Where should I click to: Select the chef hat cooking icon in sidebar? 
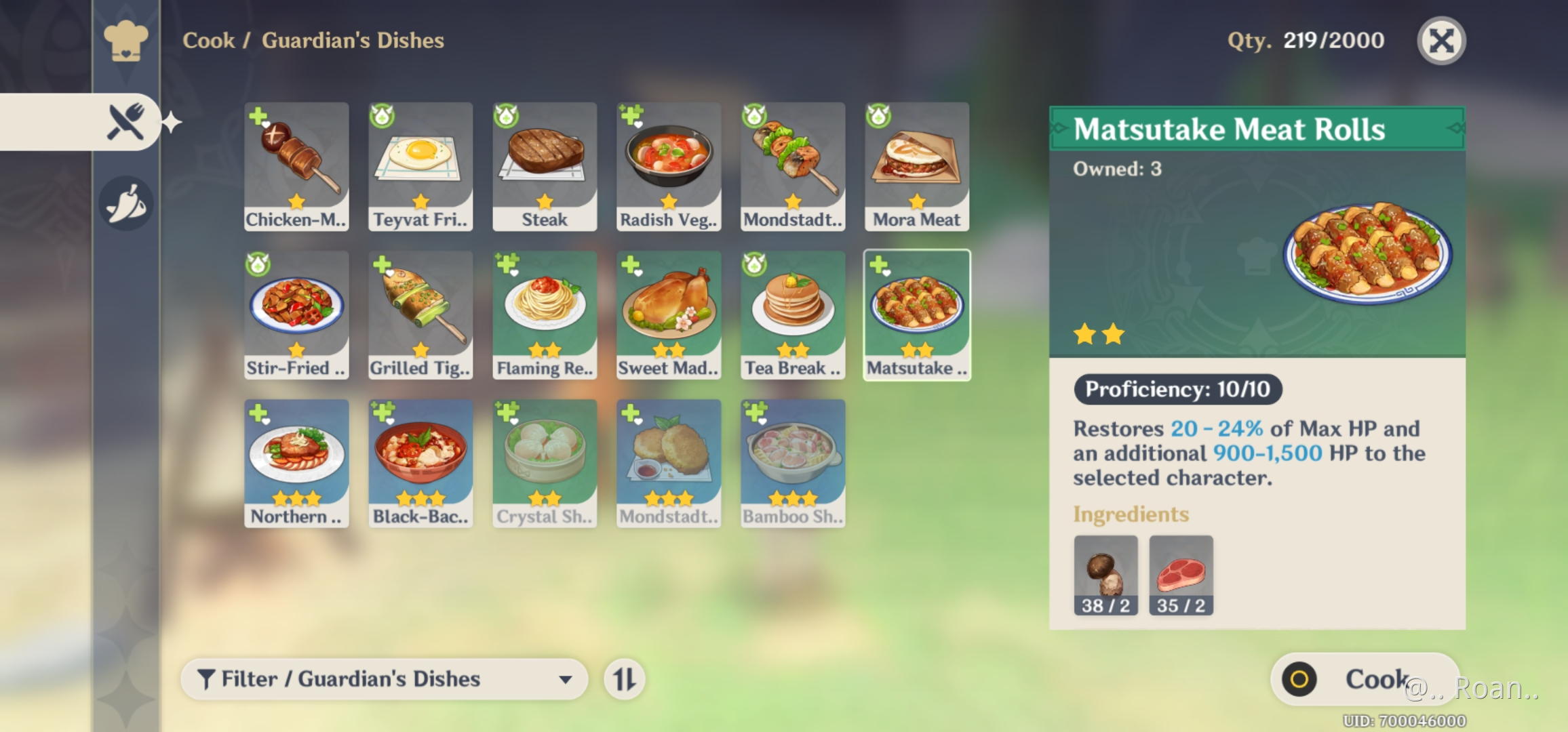pyautogui.click(x=125, y=41)
